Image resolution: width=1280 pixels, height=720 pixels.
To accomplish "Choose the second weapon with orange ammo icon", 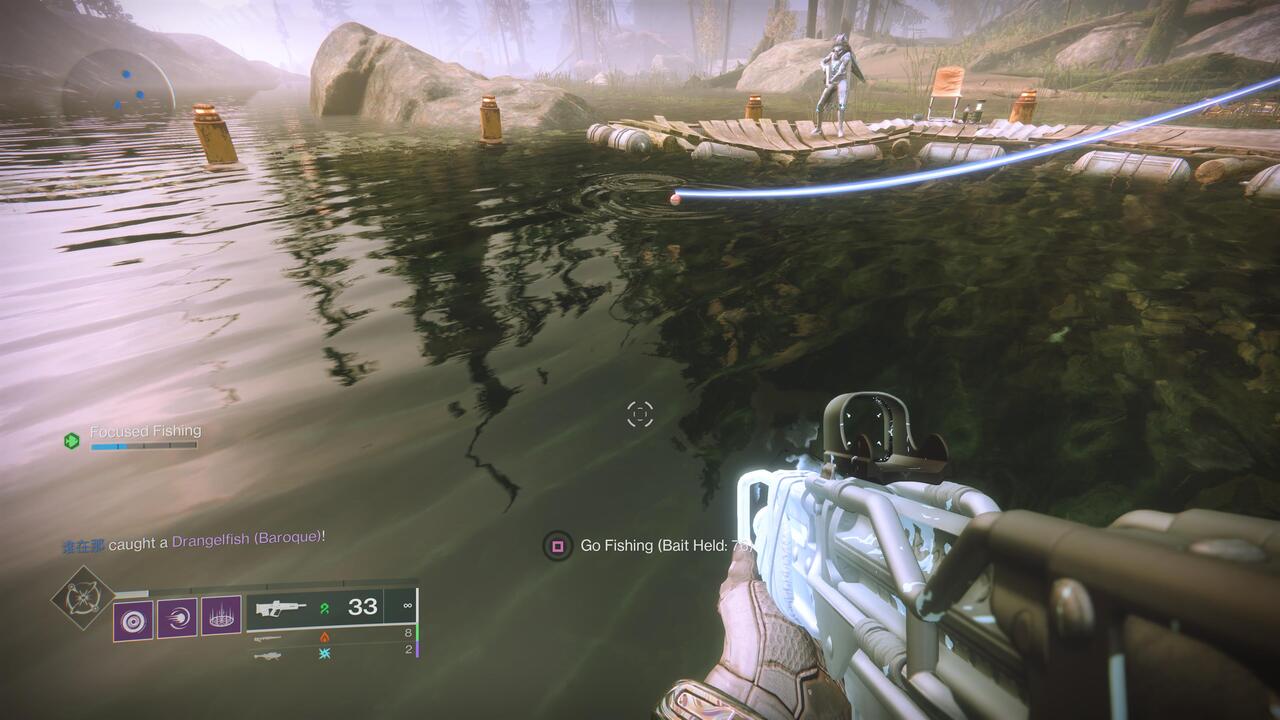I will click(x=268, y=638).
